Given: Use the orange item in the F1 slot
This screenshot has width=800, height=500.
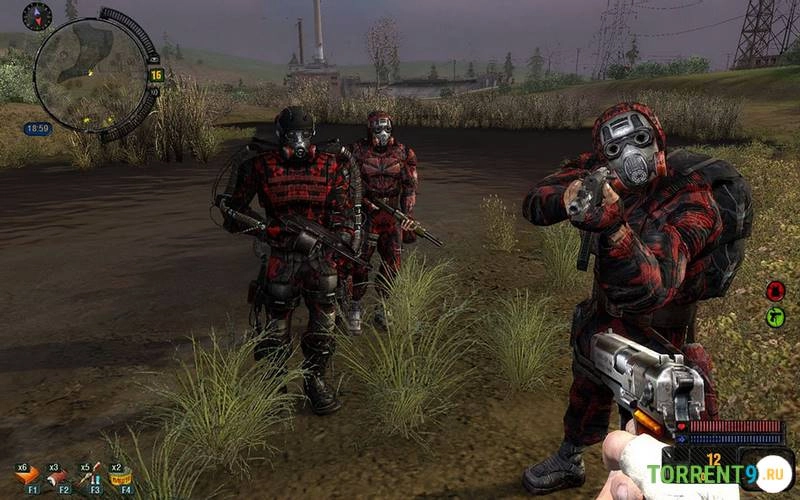Looking at the screenshot, I should (x=28, y=475).
